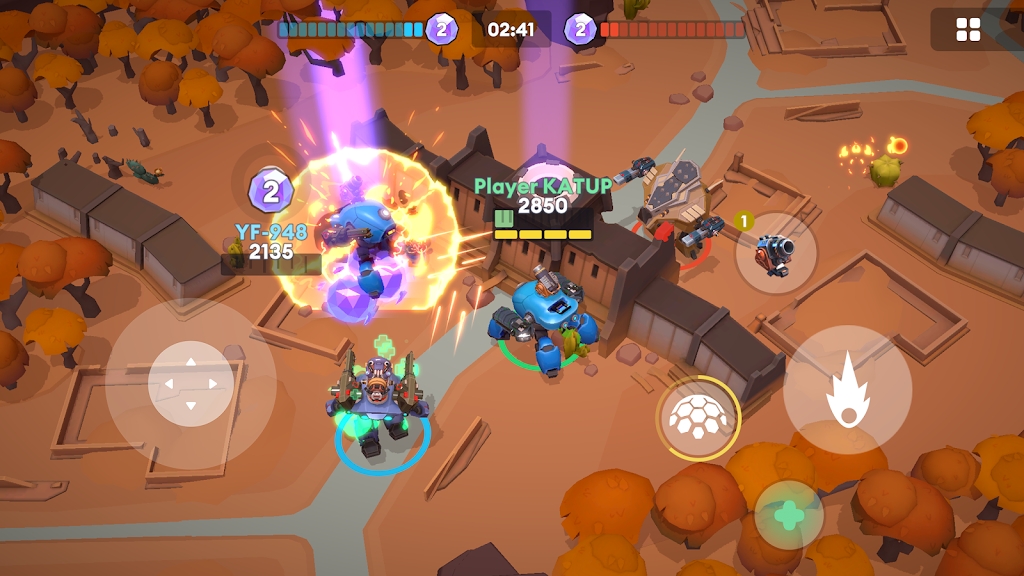Use the green plus heal ability
This screenshot has height=576, width=1024.
[789, 515]
